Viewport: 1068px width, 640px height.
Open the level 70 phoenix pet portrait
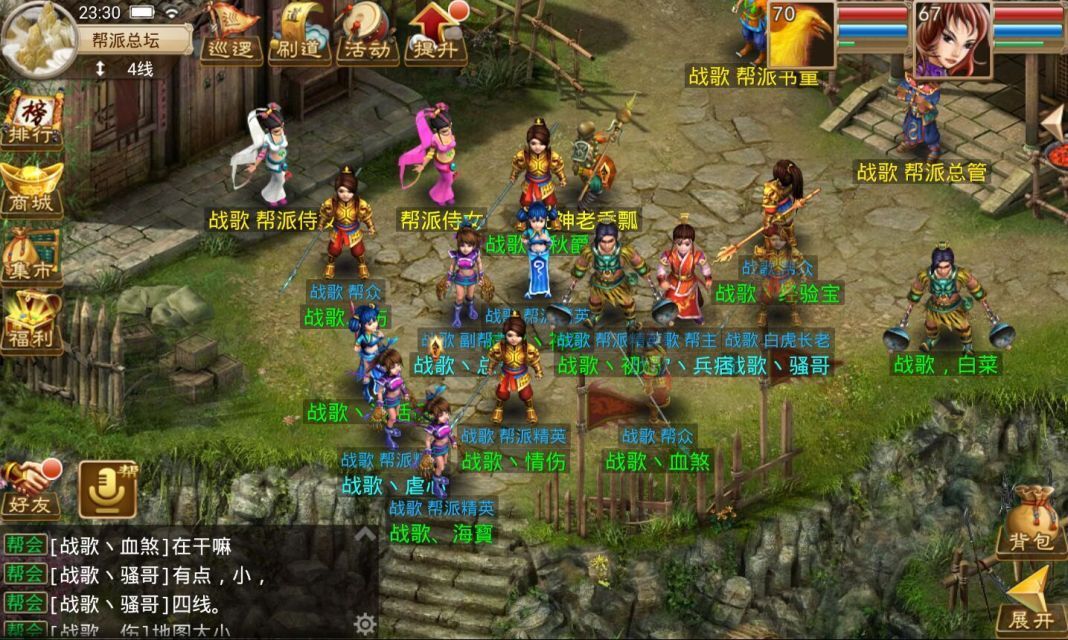click(x=800, y=35)
